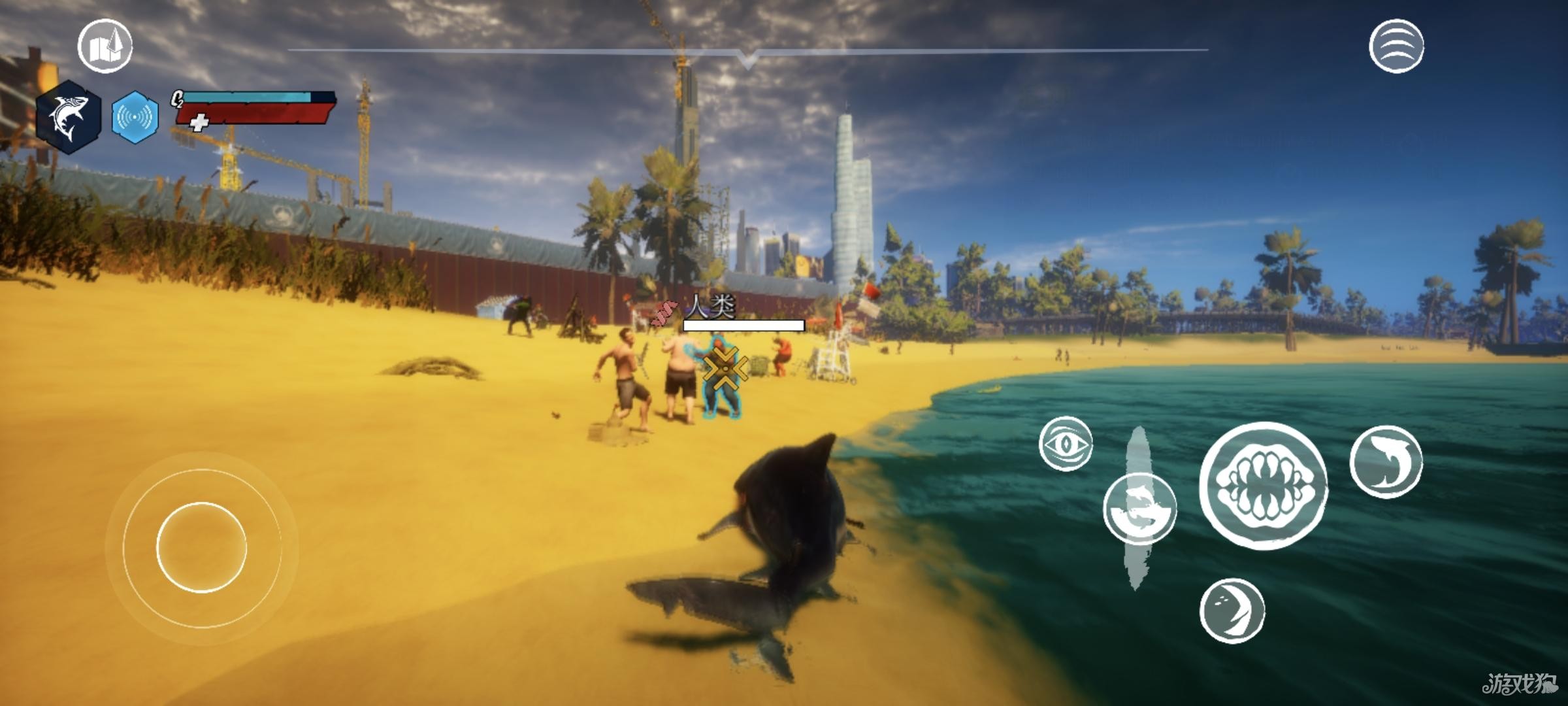Viewport: 1568px width, 706px height.
Task: Use the tail whip crescent button
Action: click(1232, 611)
